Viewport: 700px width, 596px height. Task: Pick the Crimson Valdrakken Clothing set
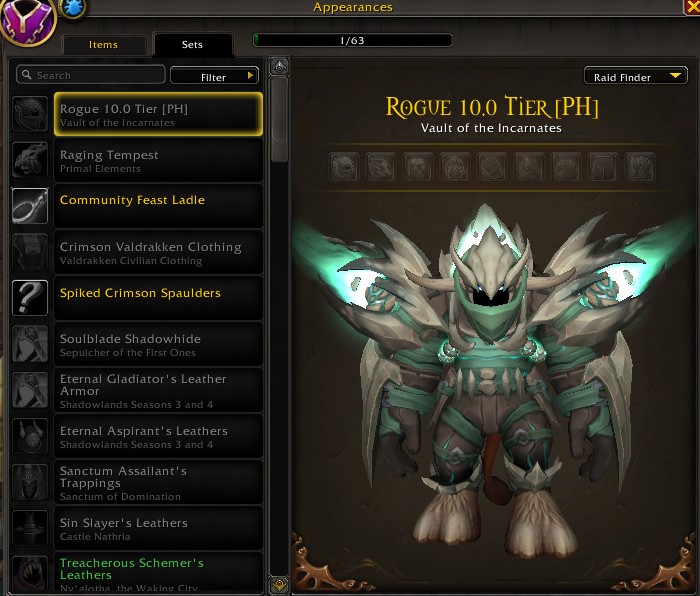pos(158,252)
